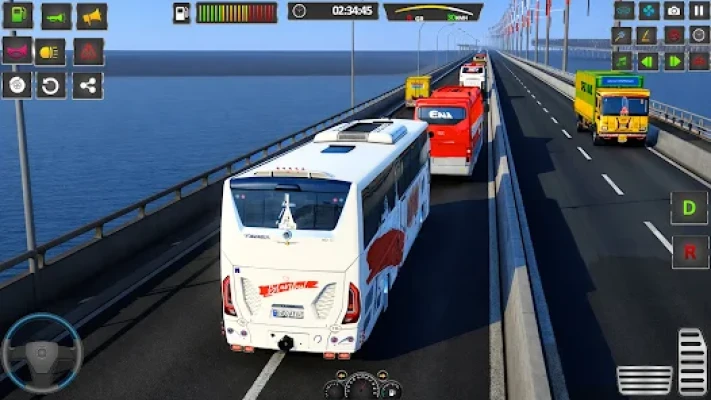Tap the green fuel pump button
Image resolution: width=711 pixels, height=400 pixels.
pyautogui.click(x=18, y=15)
